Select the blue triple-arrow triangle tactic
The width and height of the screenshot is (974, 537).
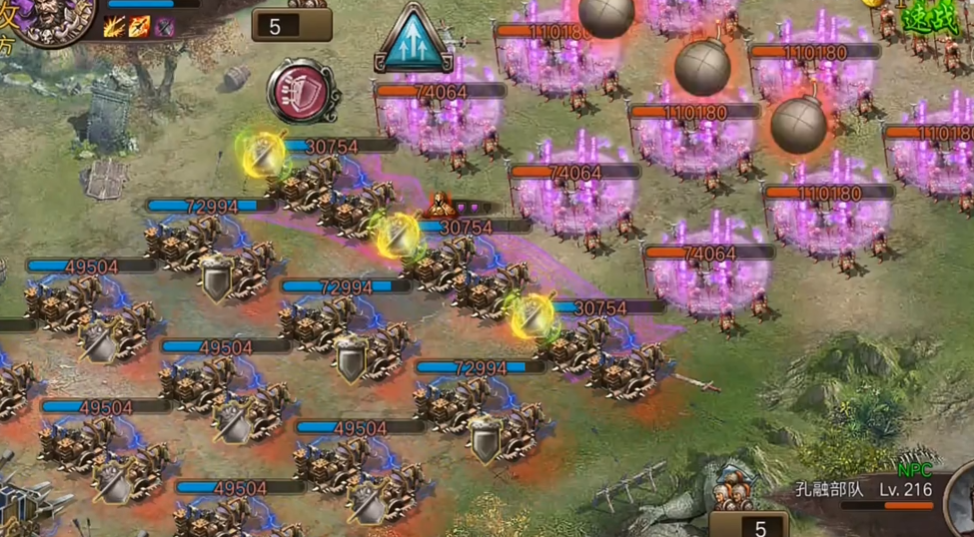click(413, 40)
